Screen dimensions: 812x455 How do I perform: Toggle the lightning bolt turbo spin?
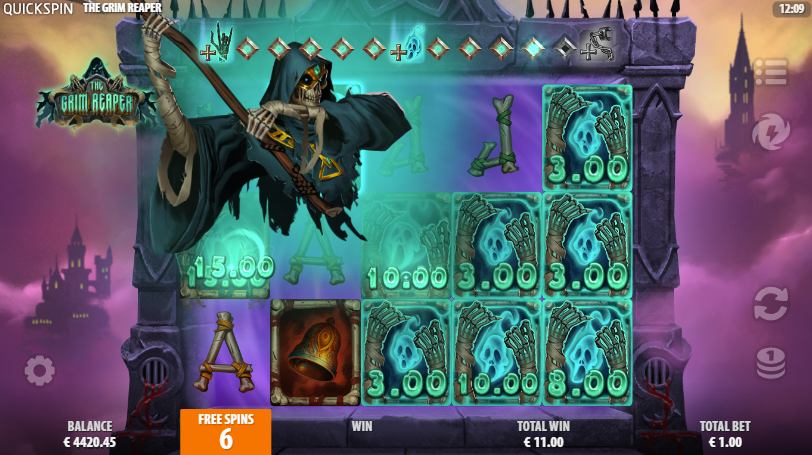pos(770,132)
